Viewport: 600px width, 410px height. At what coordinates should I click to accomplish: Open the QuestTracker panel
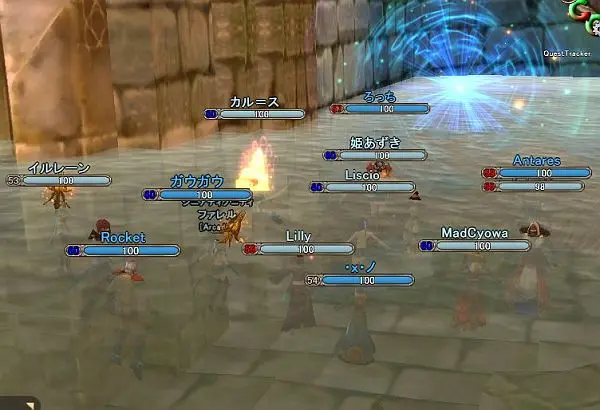pos(568,53)
